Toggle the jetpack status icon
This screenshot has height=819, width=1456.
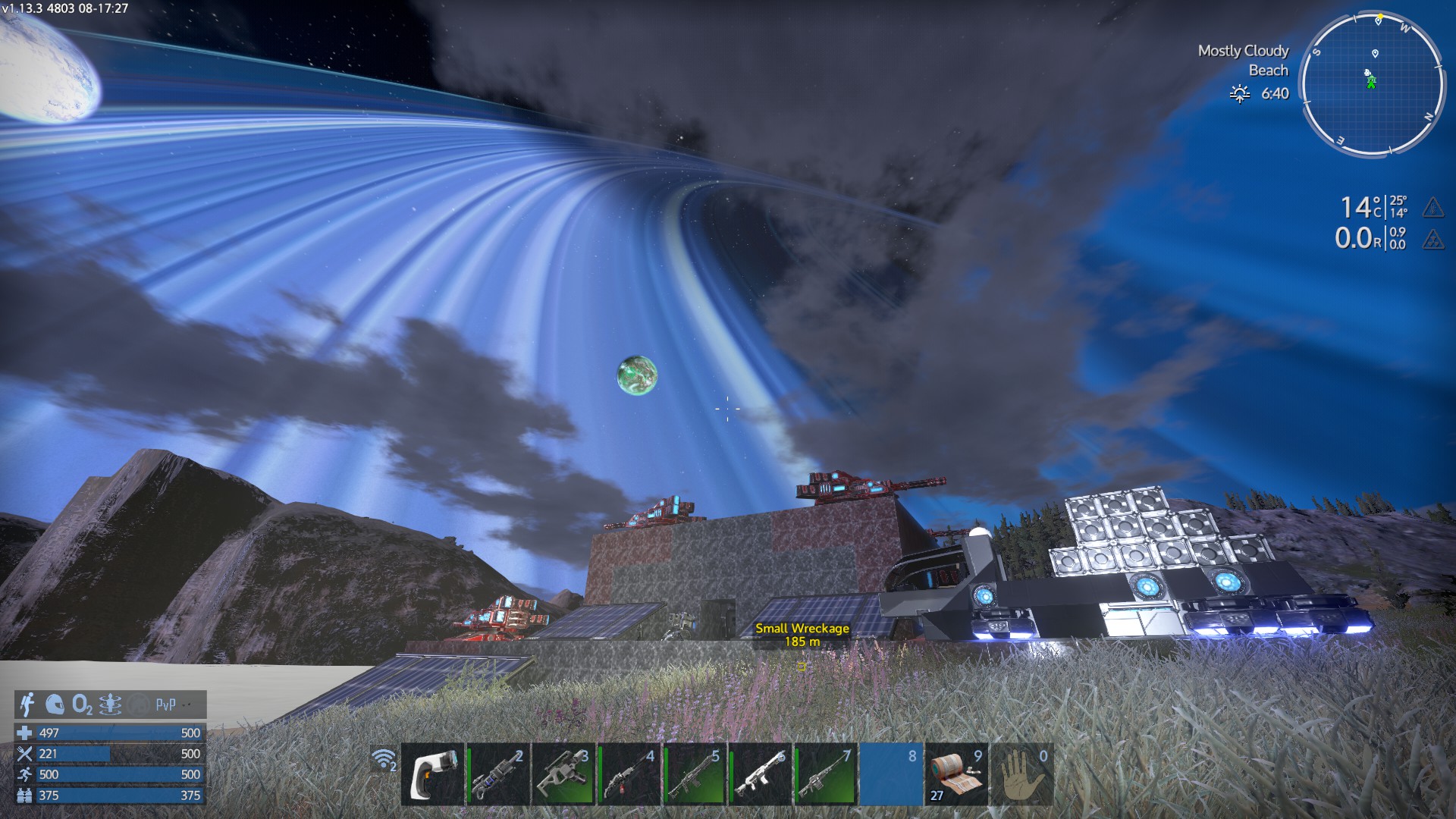coord(27,704)
